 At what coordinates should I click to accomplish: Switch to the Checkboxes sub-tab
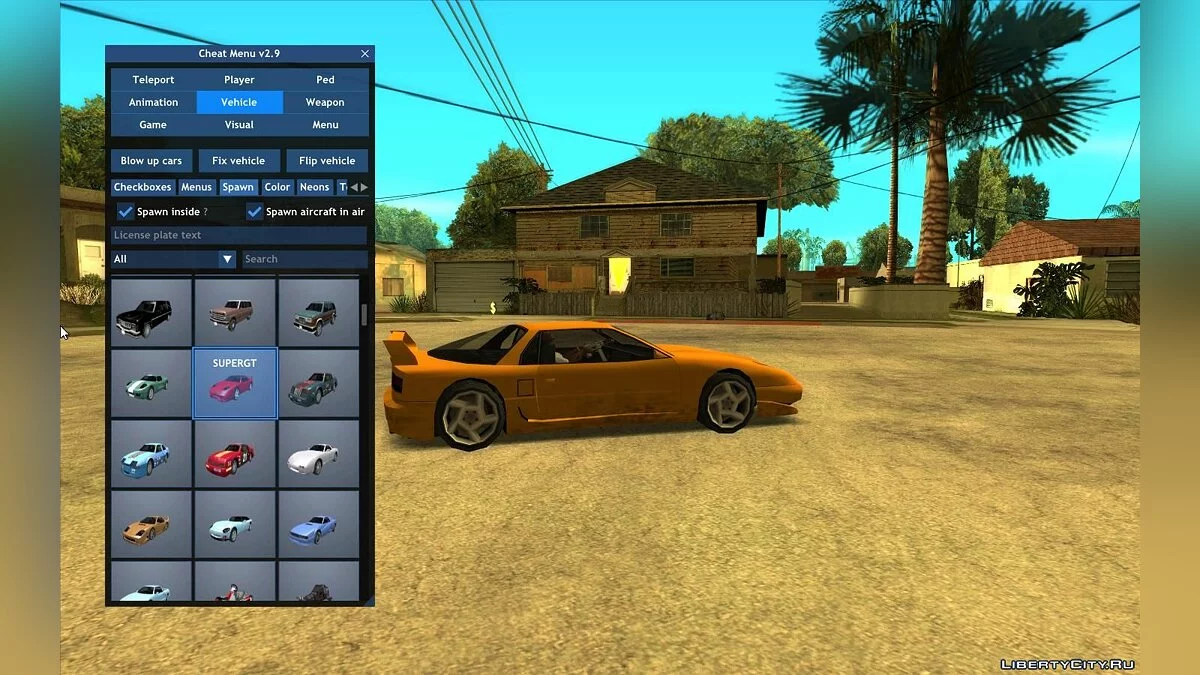[143, 187]
